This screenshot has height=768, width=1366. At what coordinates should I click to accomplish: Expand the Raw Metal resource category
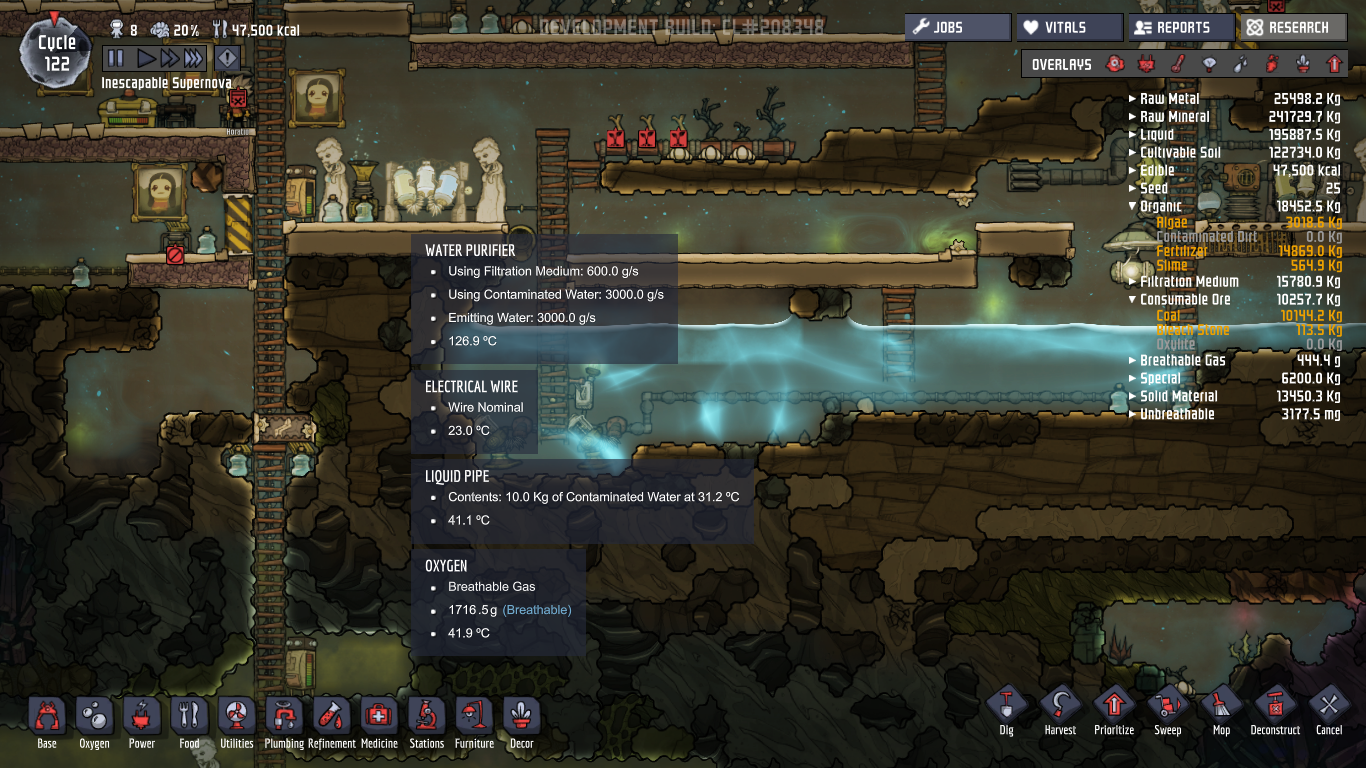[1130, 98]
